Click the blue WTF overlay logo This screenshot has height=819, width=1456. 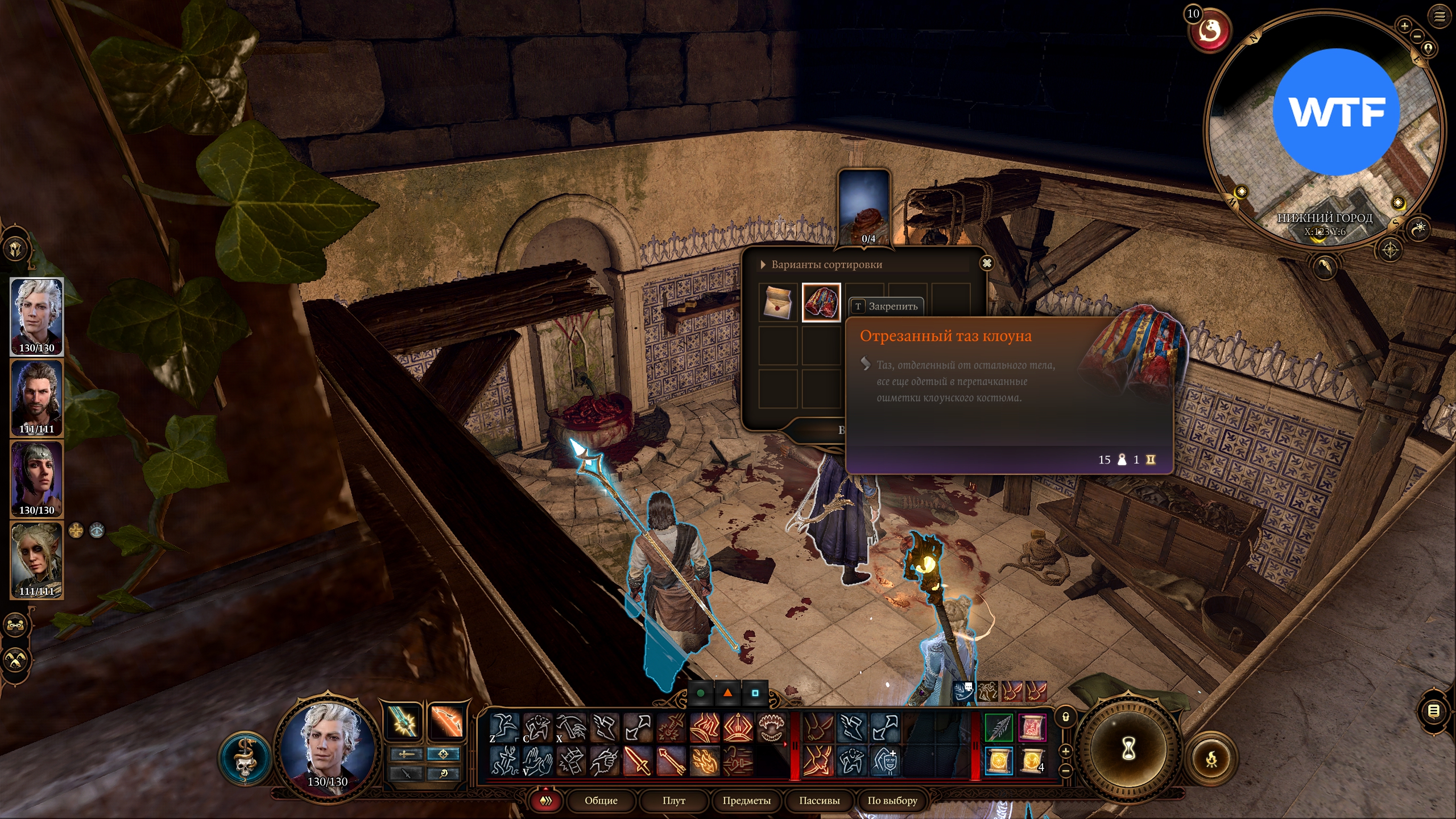point(1335,112)
